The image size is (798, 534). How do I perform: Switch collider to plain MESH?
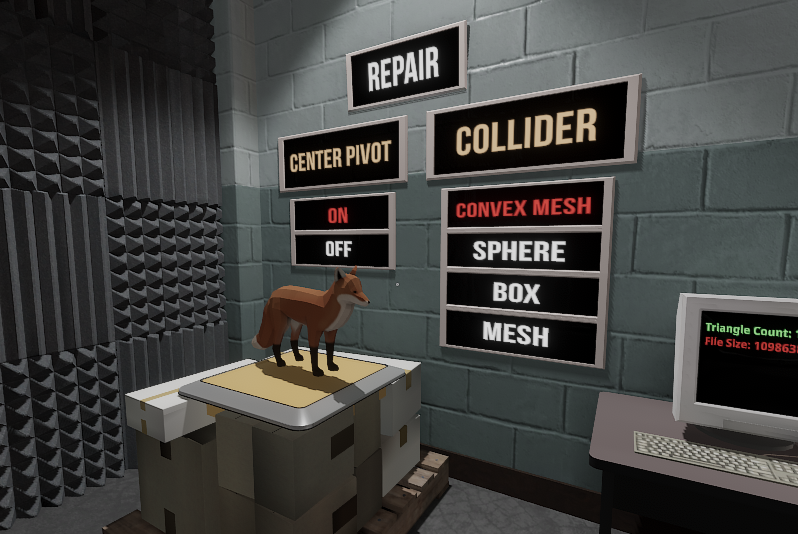tap(516, 333)
